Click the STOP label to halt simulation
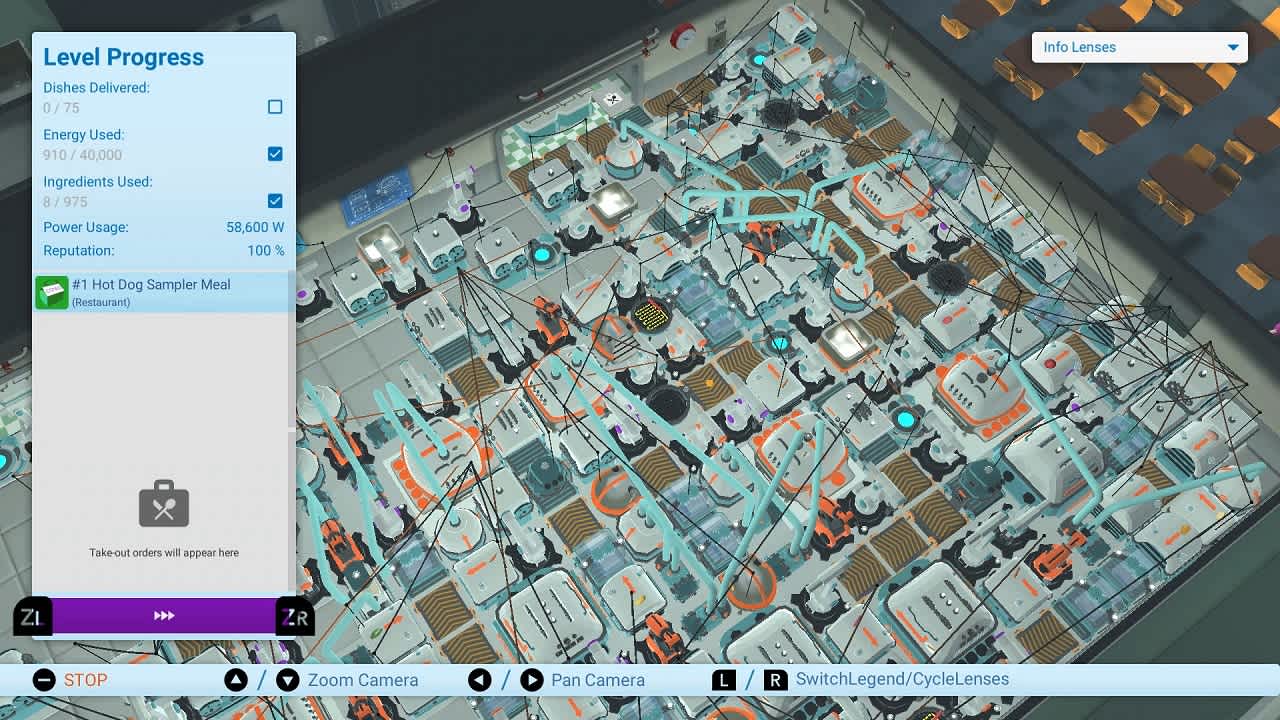The image size is (1280, 720). coord(86,680)
